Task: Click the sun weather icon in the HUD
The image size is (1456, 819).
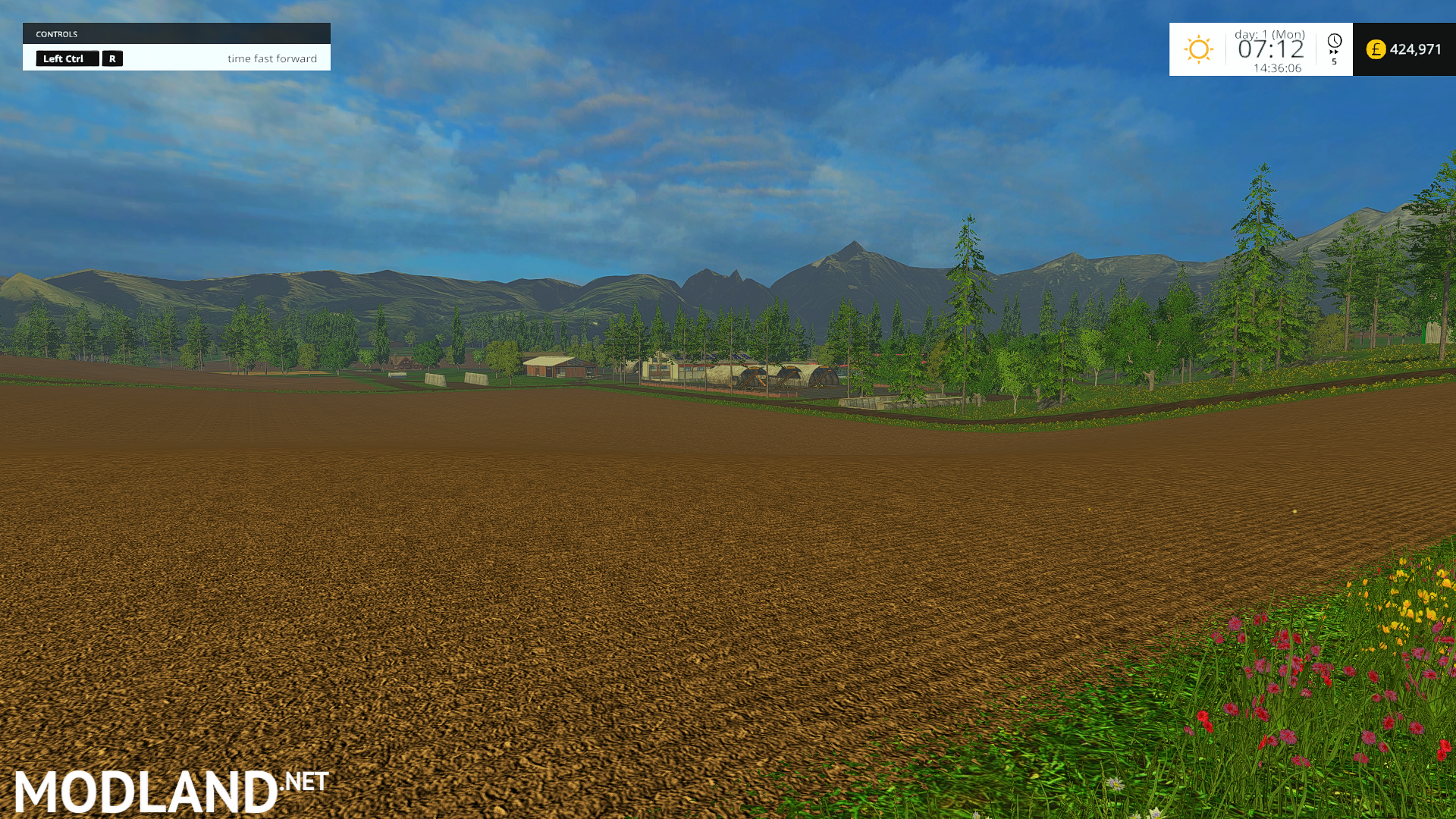Action: [1199, 49]
